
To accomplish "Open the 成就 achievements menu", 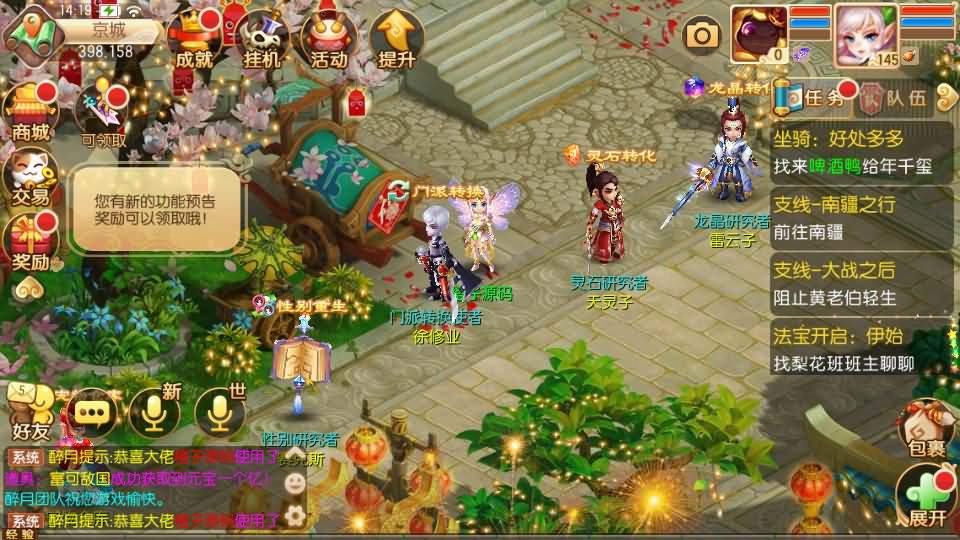I will [194, 40].
